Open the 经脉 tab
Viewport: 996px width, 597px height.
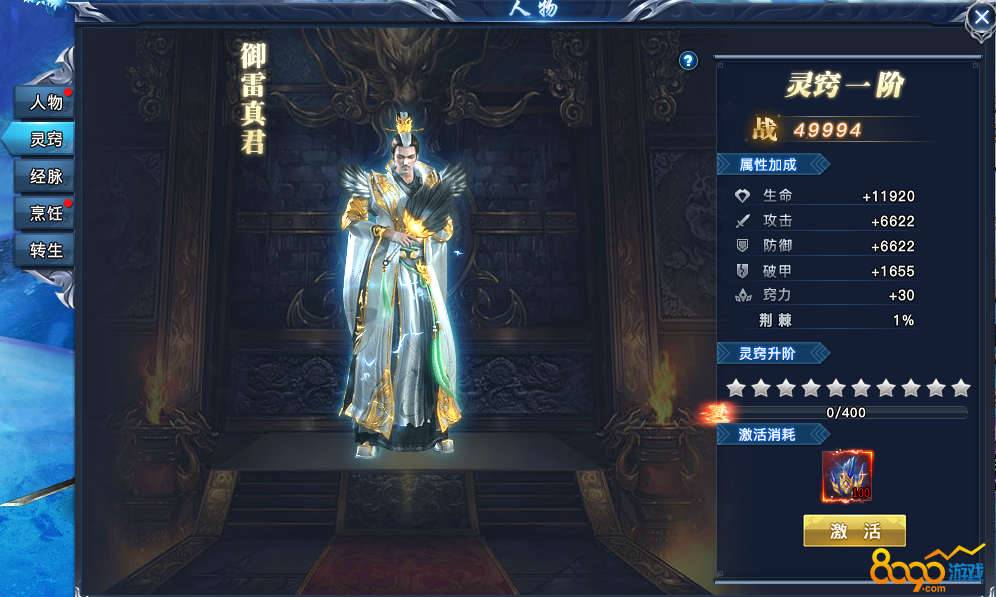(45, 176)
